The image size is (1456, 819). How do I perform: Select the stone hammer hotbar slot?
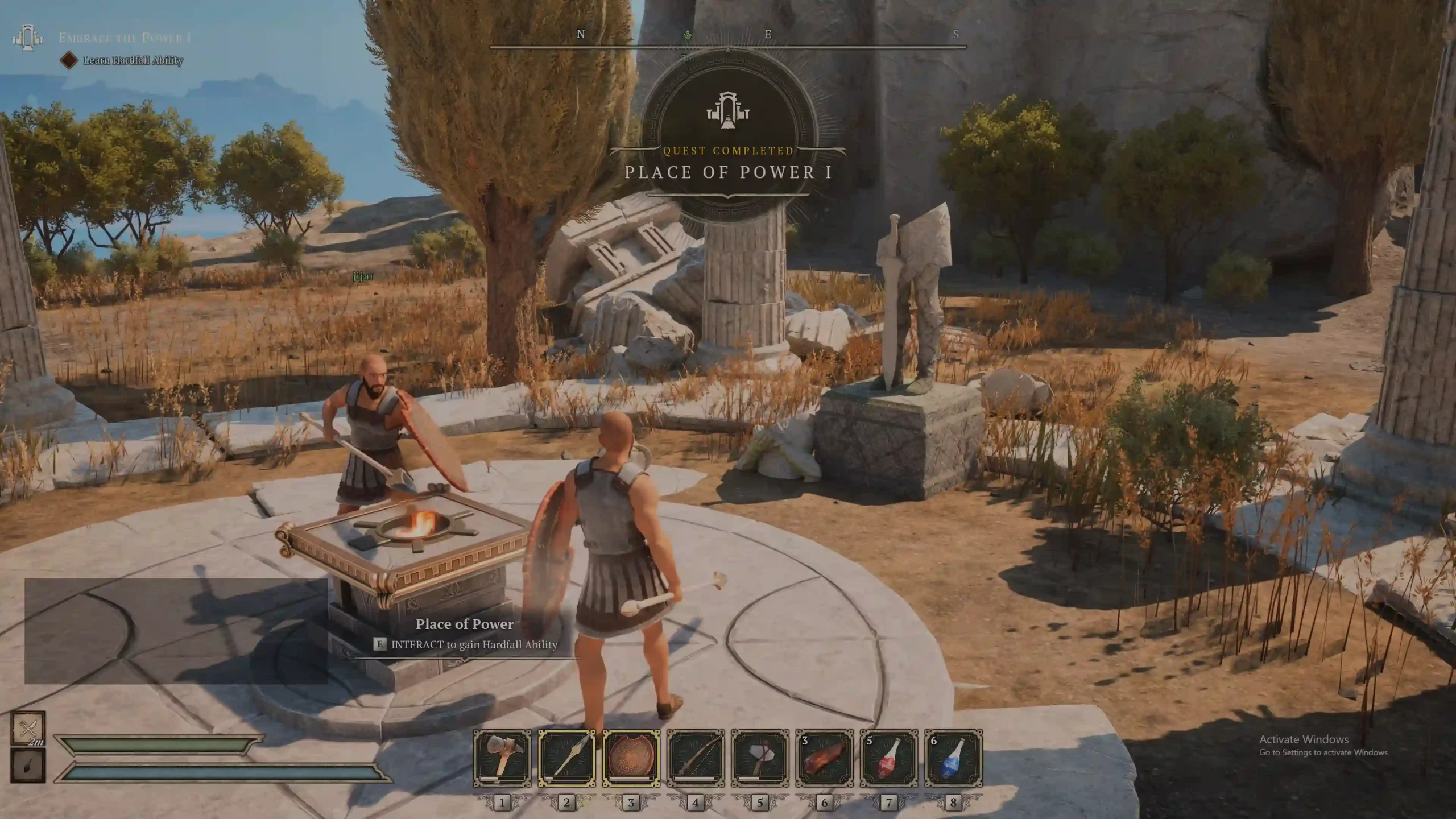point(502,758)
